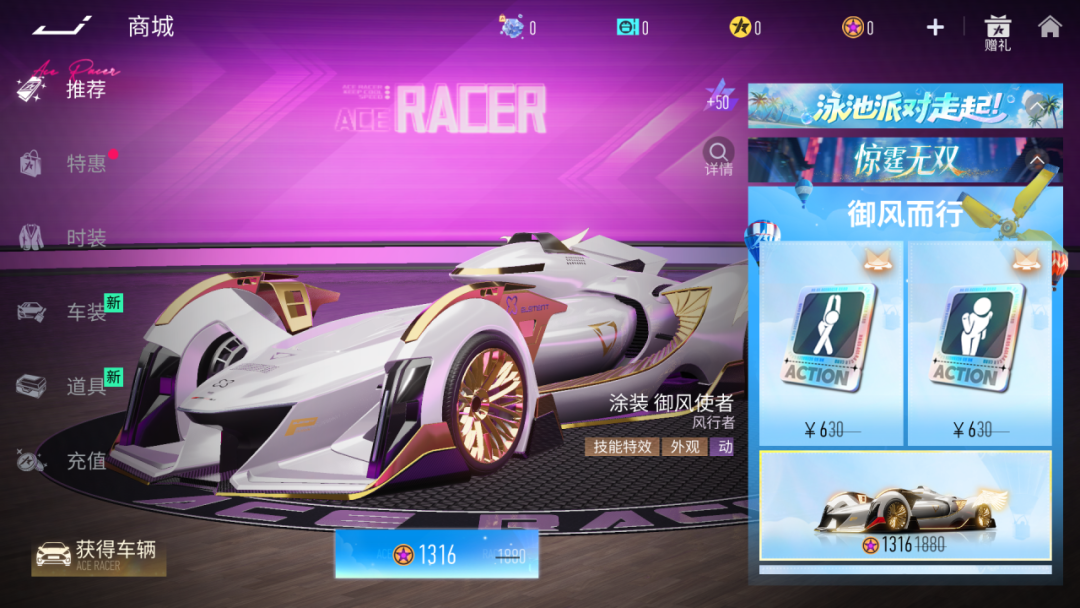Show the 技能特效 skill effects tag
Screen dimensions: 1080x608
pyautogui.click(x=622, y=447)
